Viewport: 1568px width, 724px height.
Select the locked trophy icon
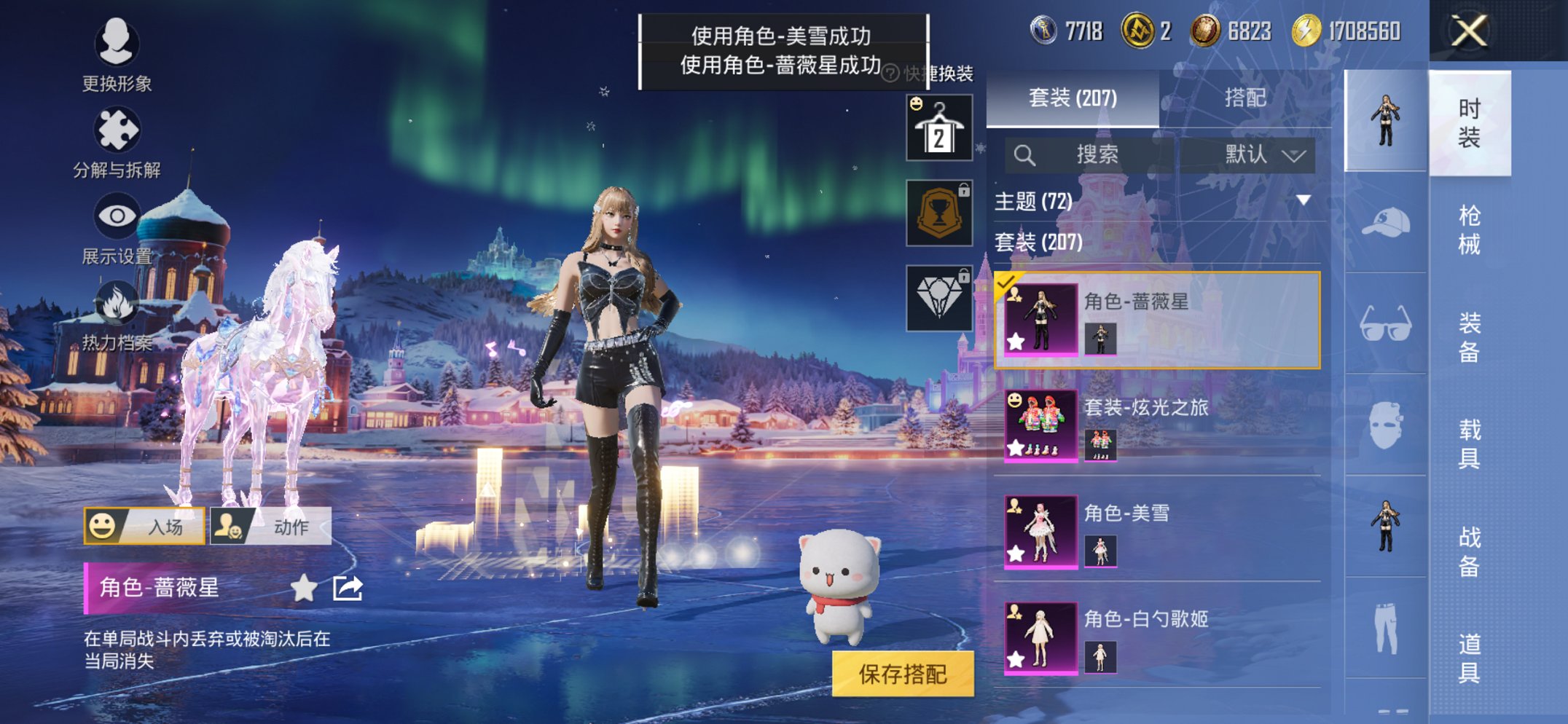click(x=938, y=211)
